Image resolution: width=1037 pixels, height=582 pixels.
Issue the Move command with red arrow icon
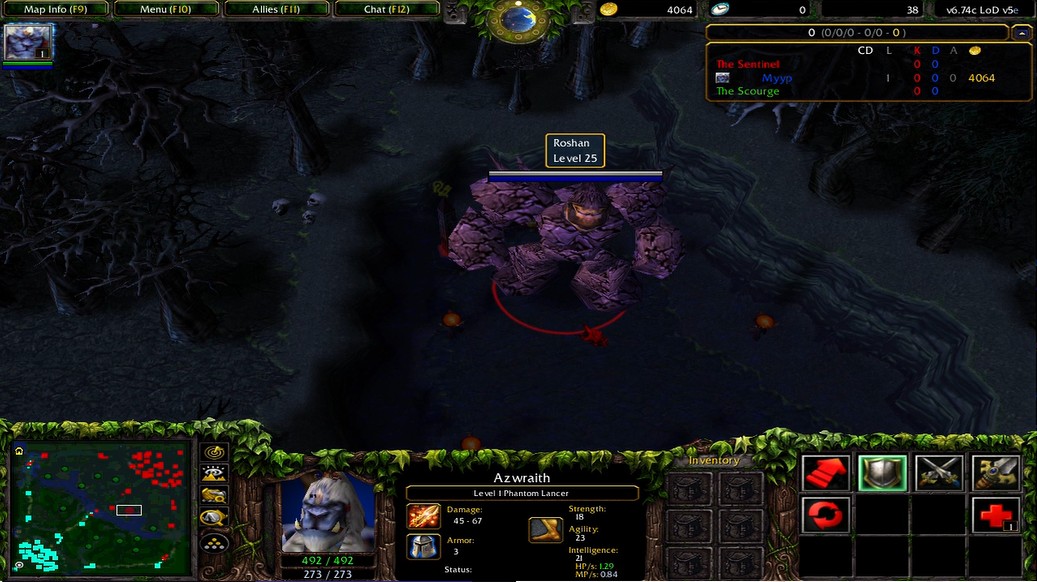tap(826, 473)
